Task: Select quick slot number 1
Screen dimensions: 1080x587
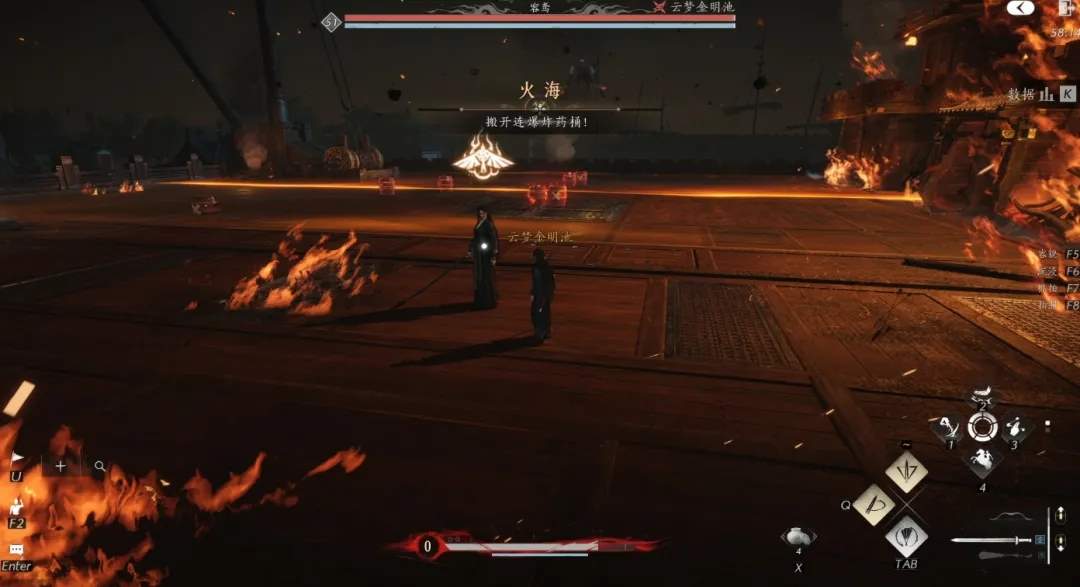Action: [x=947, y=428]
